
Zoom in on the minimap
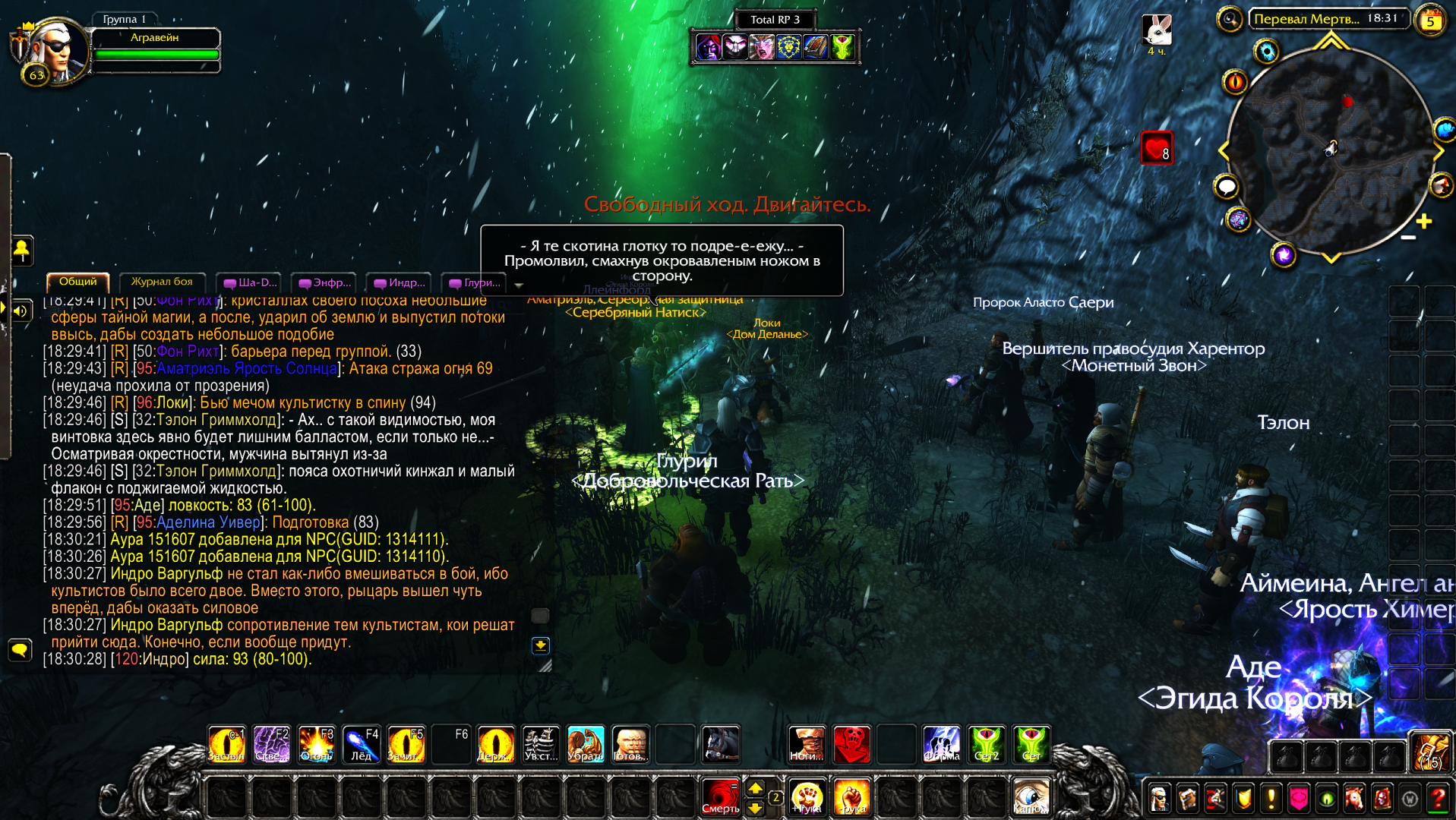coord(1424,221)
